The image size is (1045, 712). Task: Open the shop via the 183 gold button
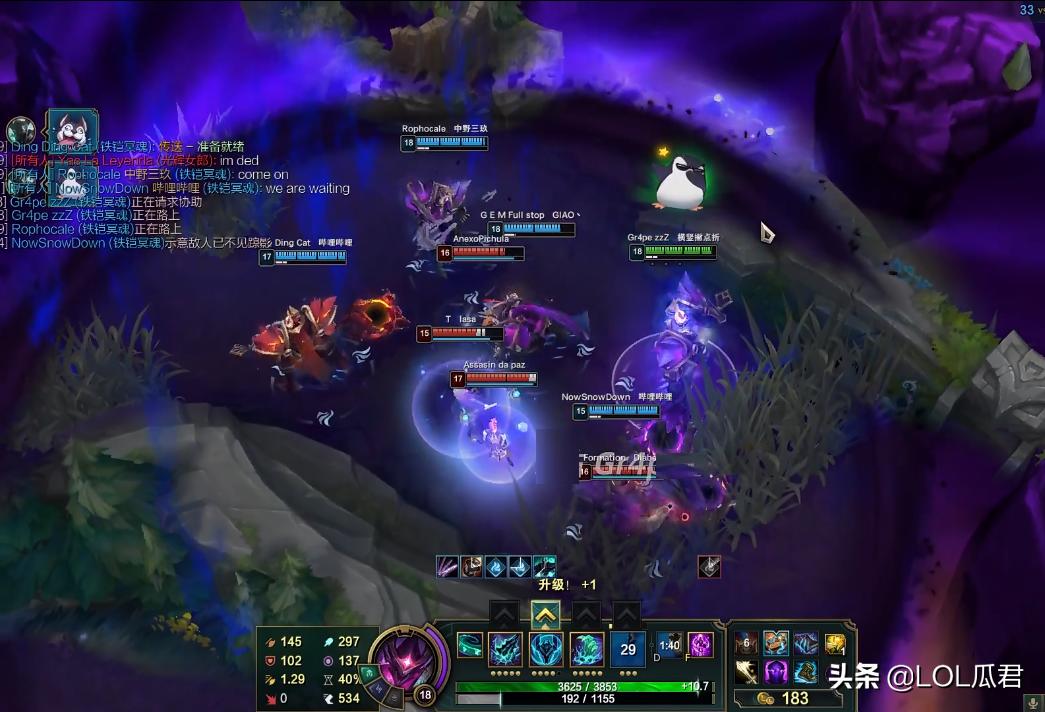click(785, 698)
